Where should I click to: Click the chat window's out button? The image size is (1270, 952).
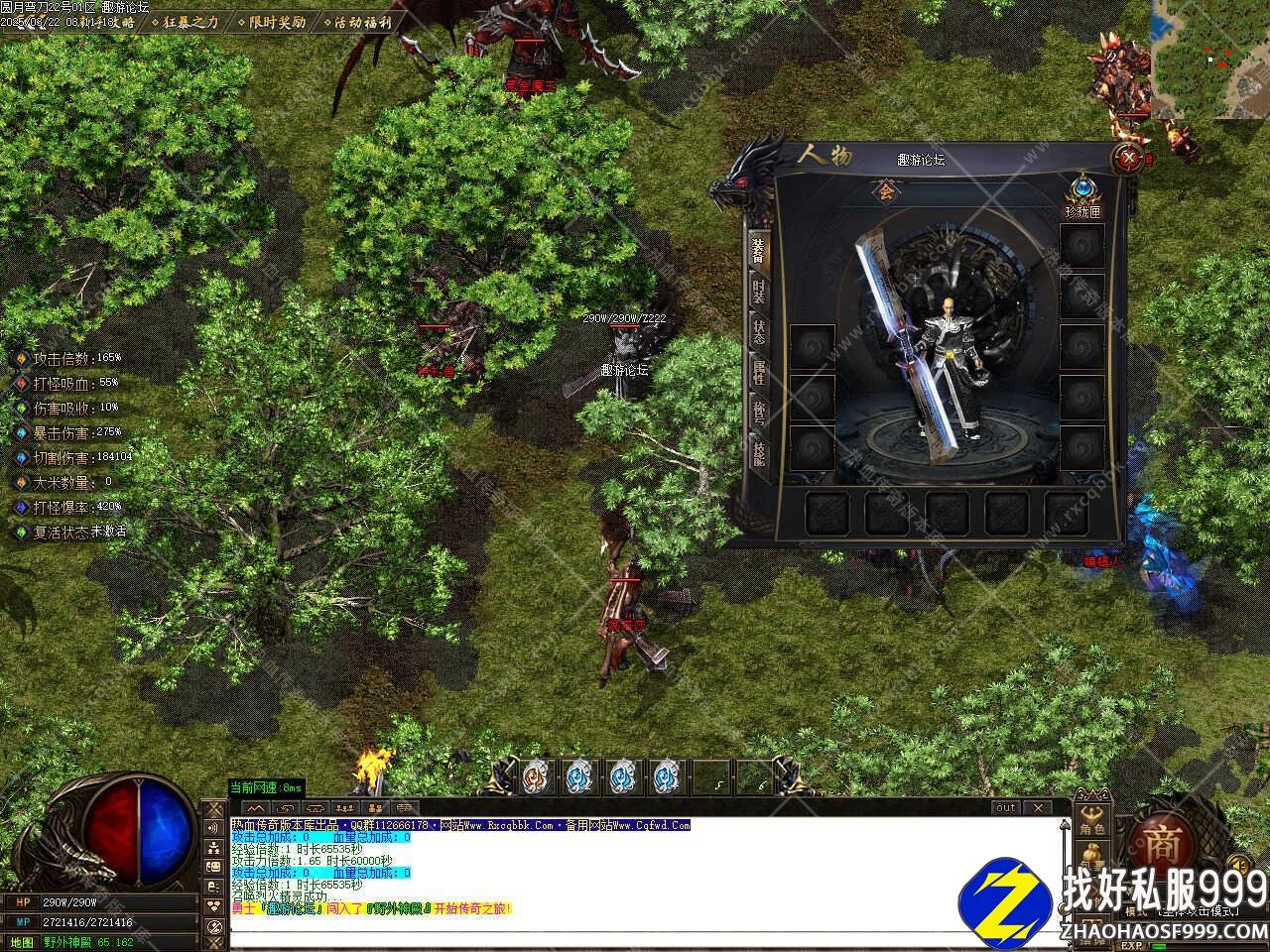[1005, 808]
